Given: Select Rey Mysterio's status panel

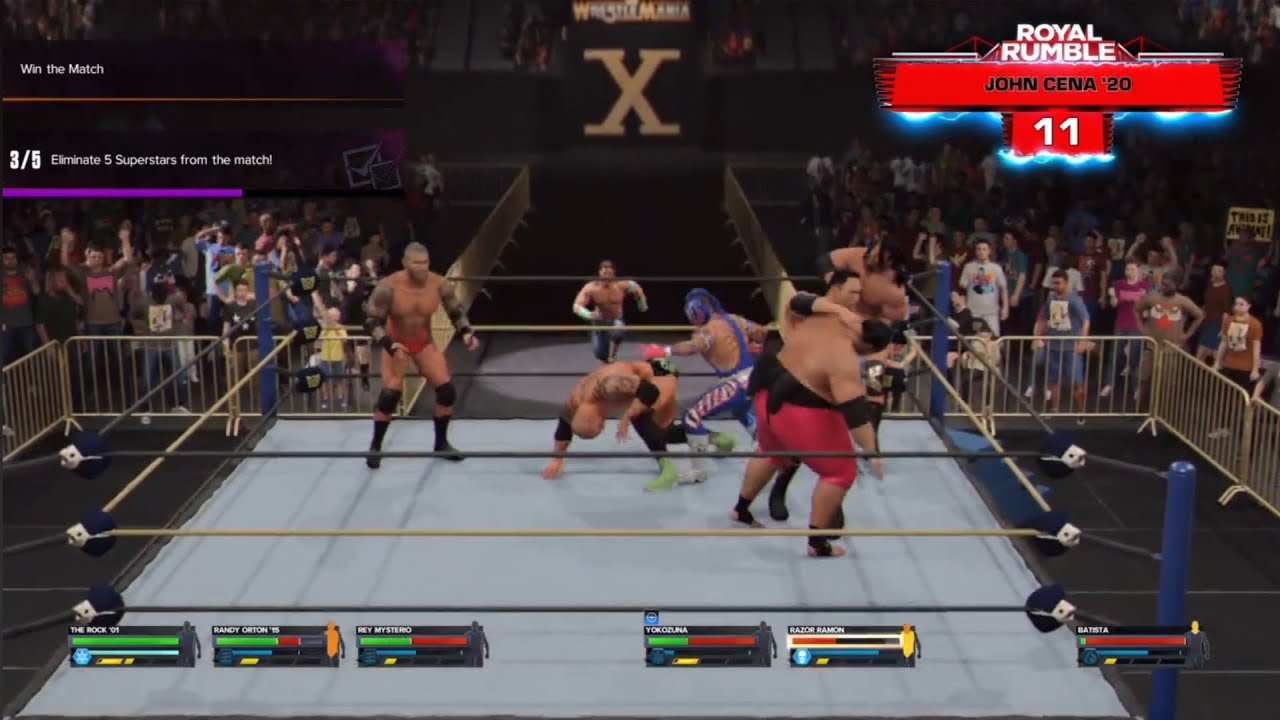Looking at the screenshot, I should click(x=421, y=646).
